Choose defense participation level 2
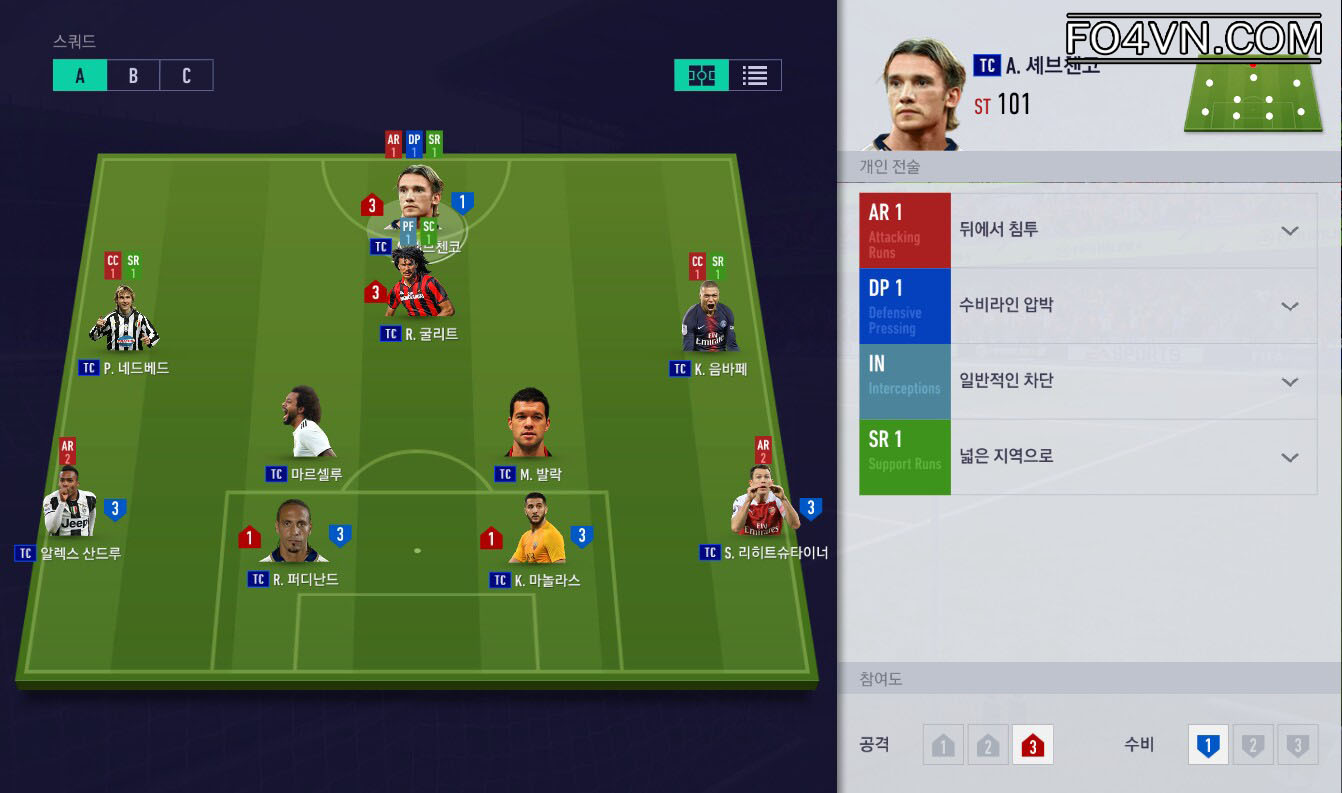 pos(1252,745)
